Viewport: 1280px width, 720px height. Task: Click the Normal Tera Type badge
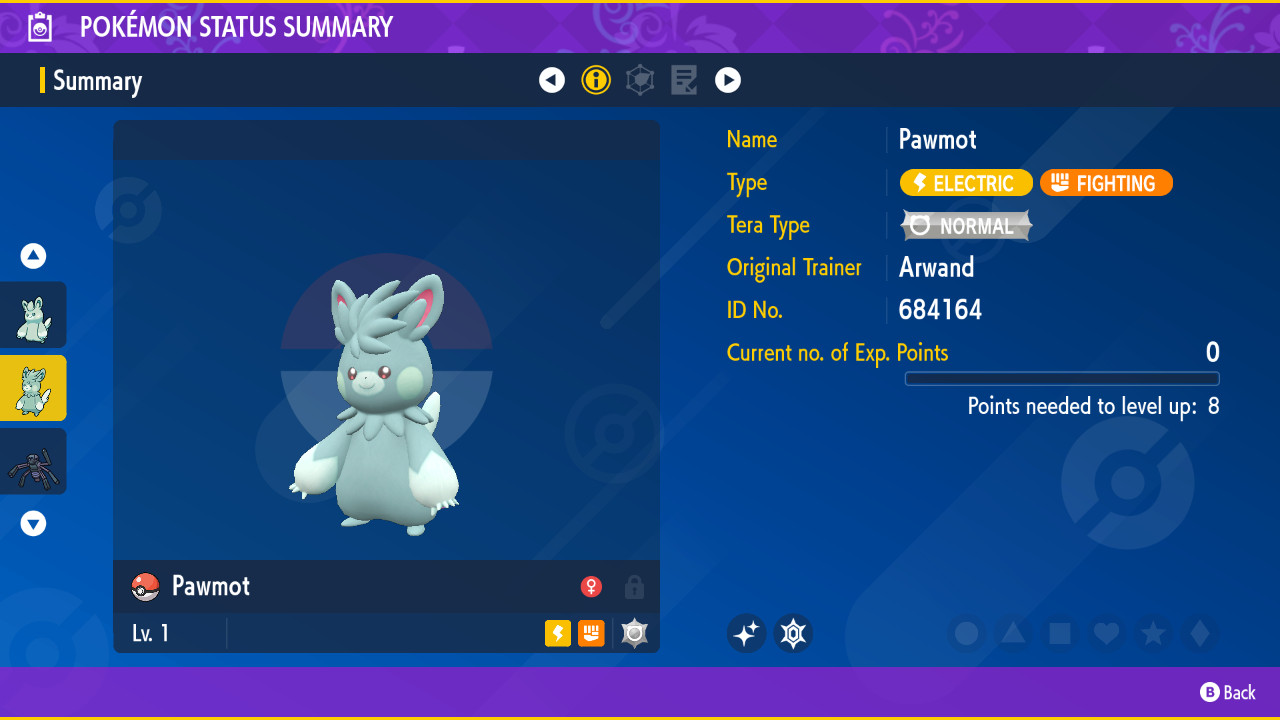pyautogui.click(x=966, y=225)
